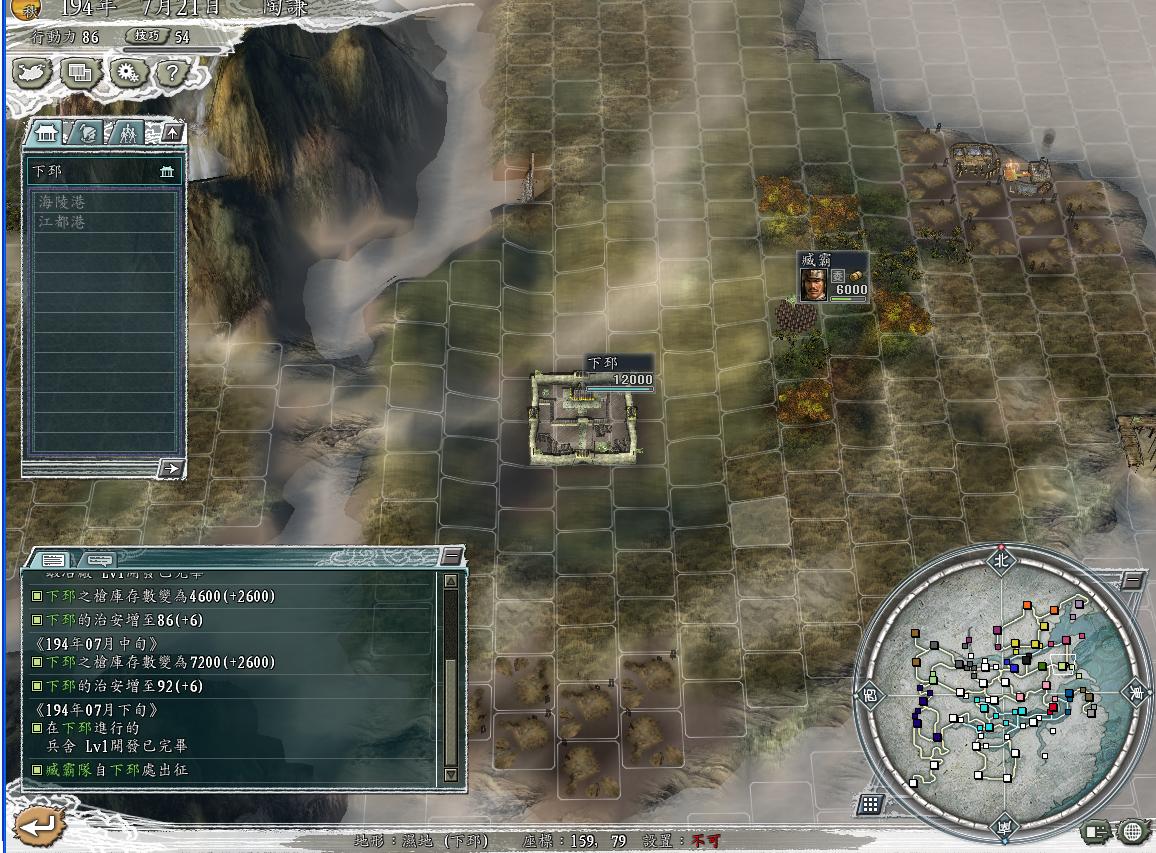Toggle the grid button beside the minimap

click(870, 804)
